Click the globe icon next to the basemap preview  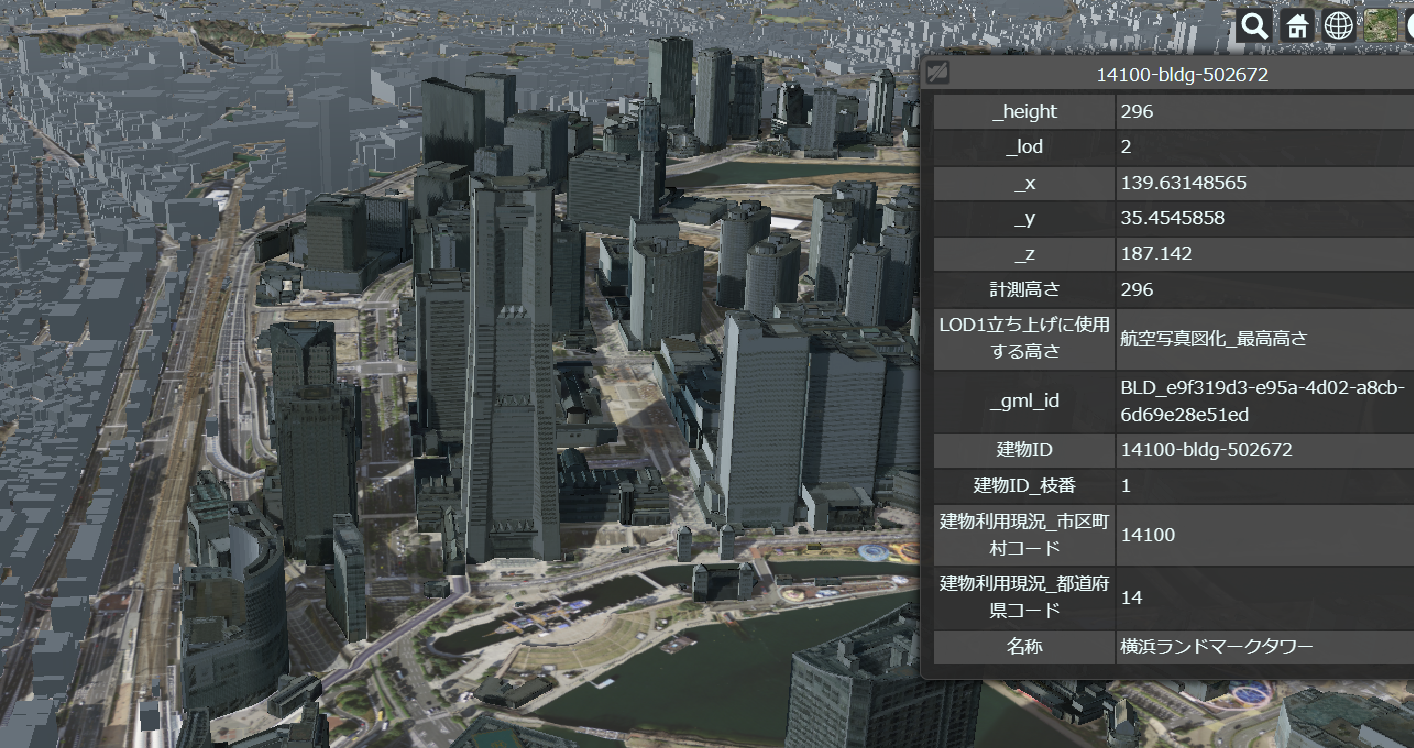point(1338,25)
